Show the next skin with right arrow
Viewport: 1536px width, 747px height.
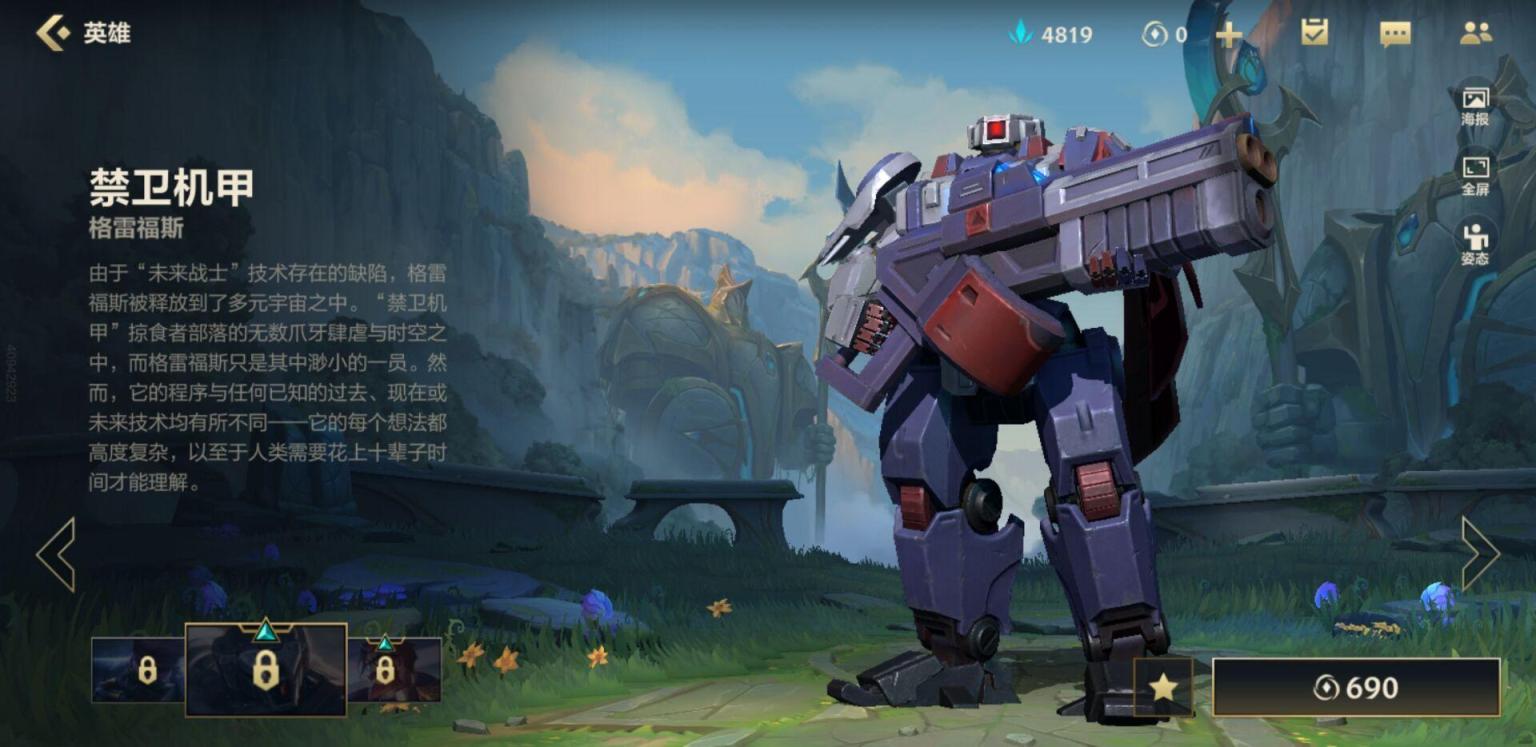(1479, 553)
